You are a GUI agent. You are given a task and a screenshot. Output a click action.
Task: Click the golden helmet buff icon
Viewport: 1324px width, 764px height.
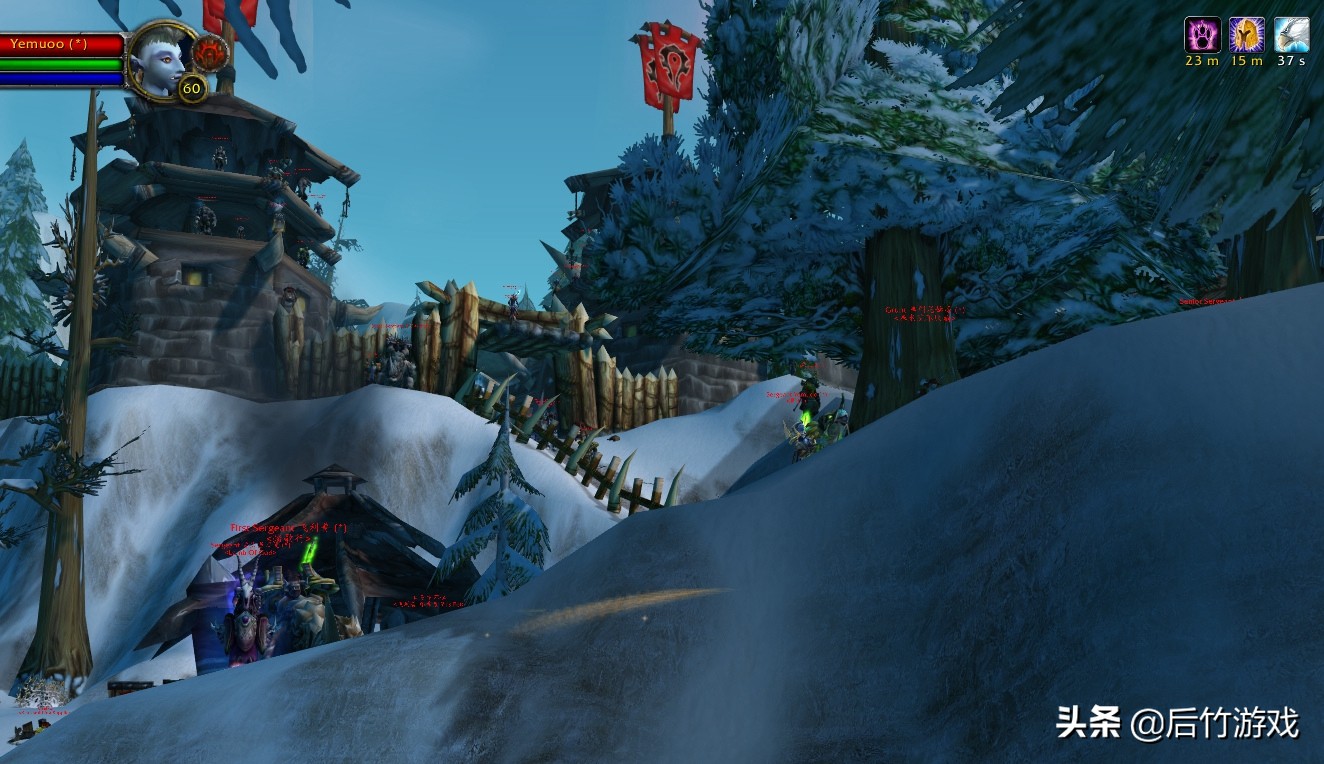click(x=1246, y=35)
